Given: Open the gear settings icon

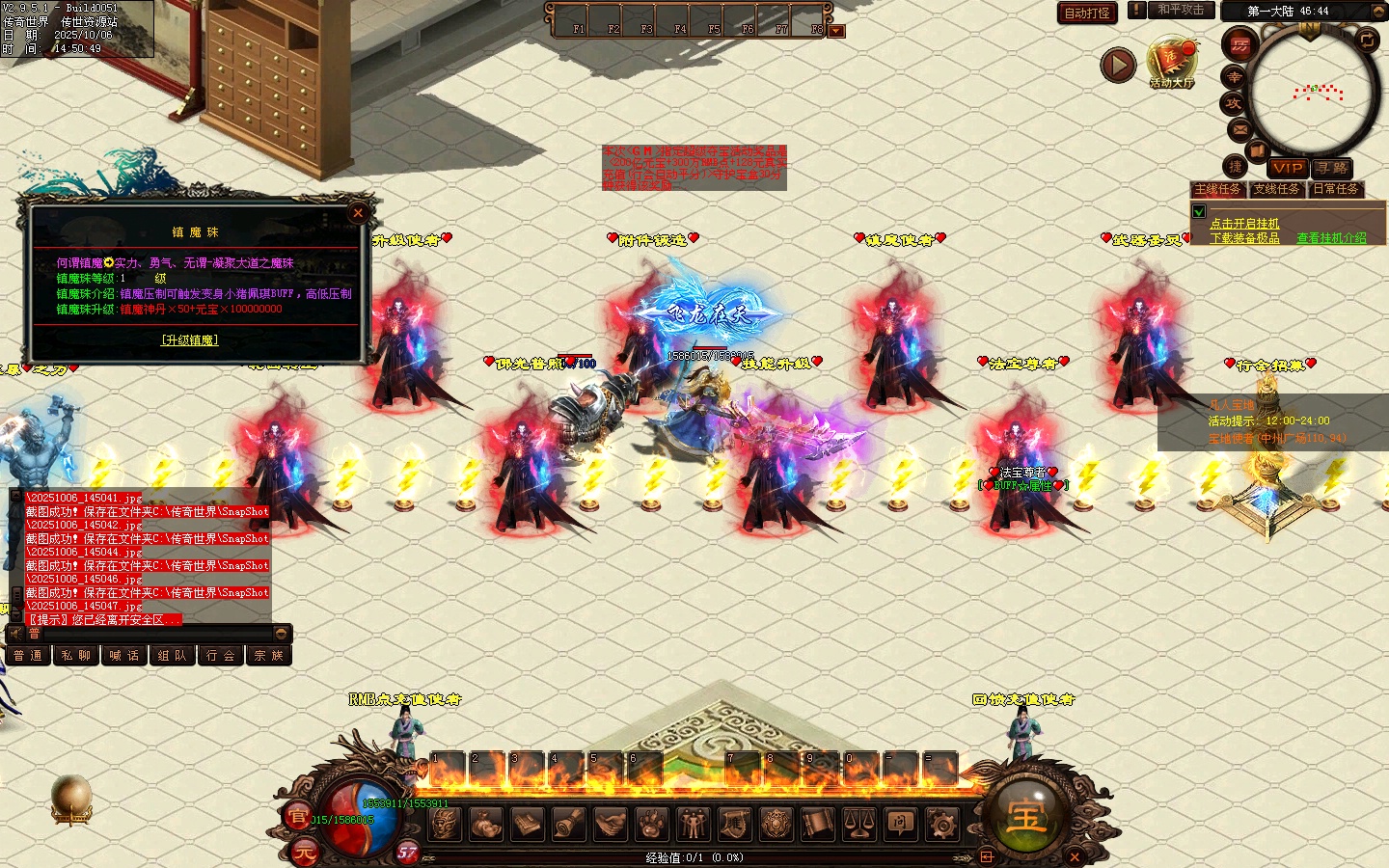Looking at the screenshot, I should pos(941,824).
